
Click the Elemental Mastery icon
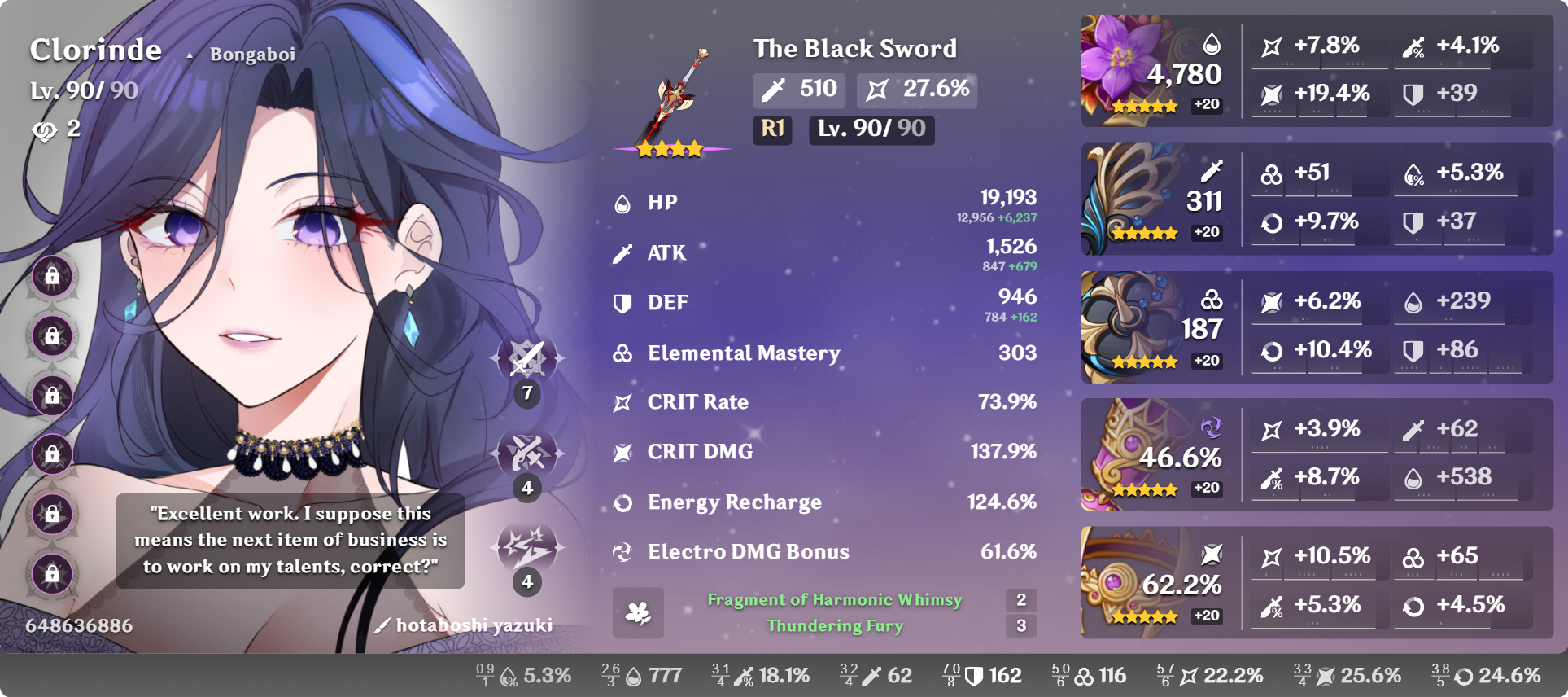[x=623, y=353]
